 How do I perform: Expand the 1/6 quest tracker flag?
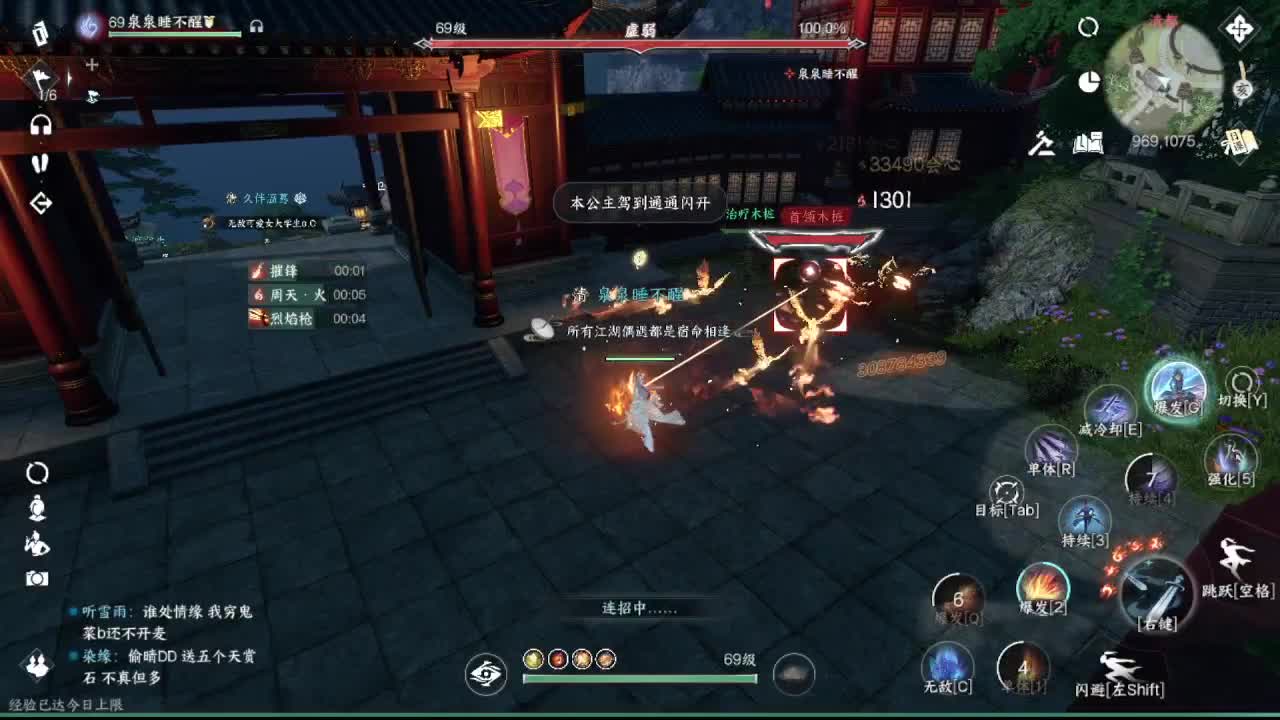pyautogui.click(x=43, y=78)
